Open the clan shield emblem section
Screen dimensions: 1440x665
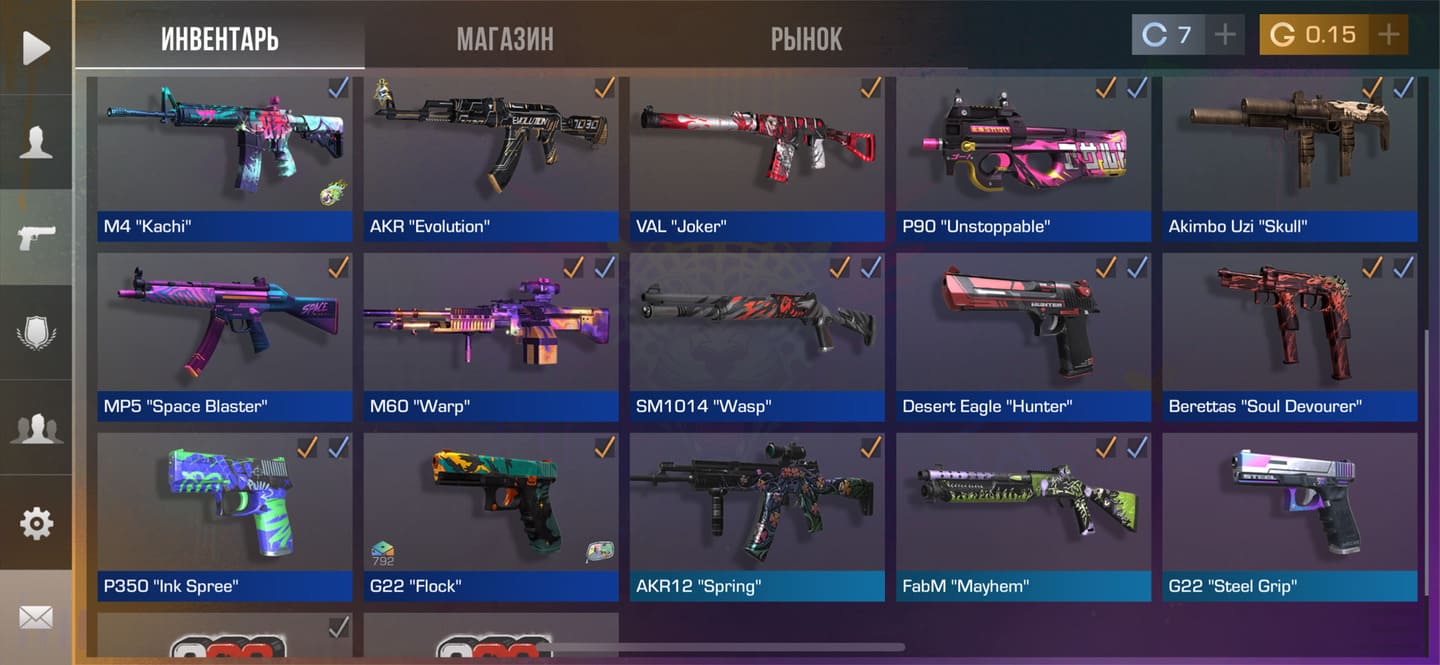point(36,333)
